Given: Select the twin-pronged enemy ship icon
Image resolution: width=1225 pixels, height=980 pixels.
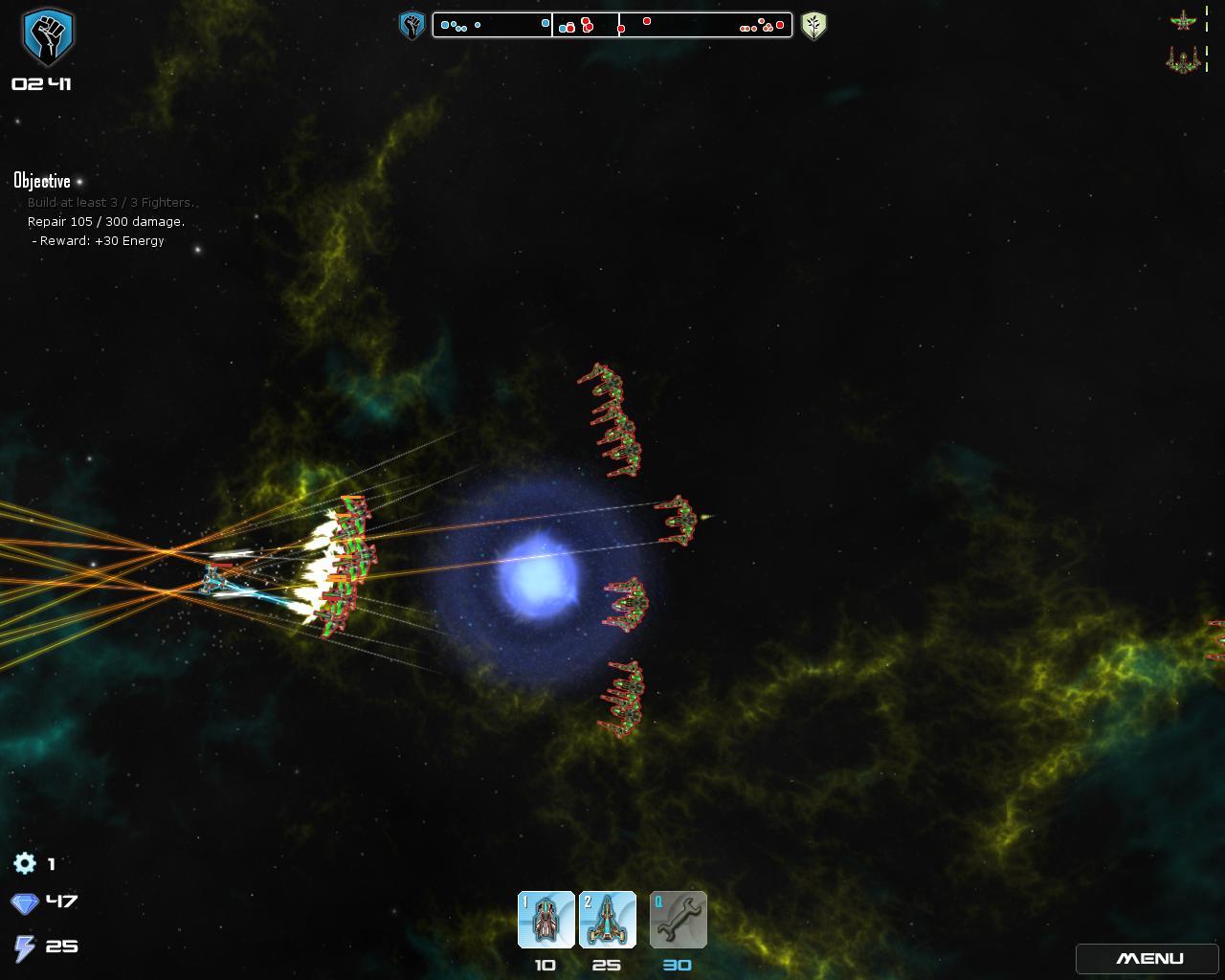Looking at the screenshot, I should tap(1184, 61).
